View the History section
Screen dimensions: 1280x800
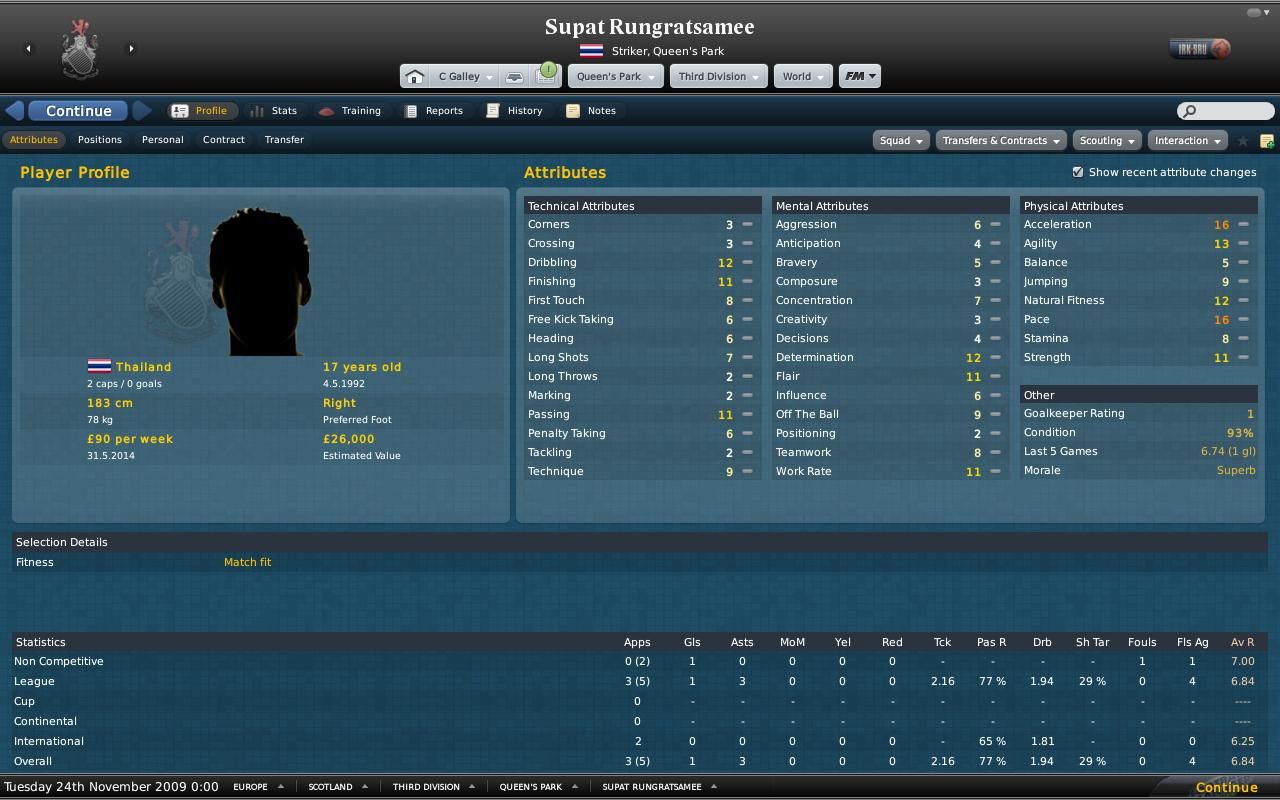pyautogui.click(x=515, y=111)
